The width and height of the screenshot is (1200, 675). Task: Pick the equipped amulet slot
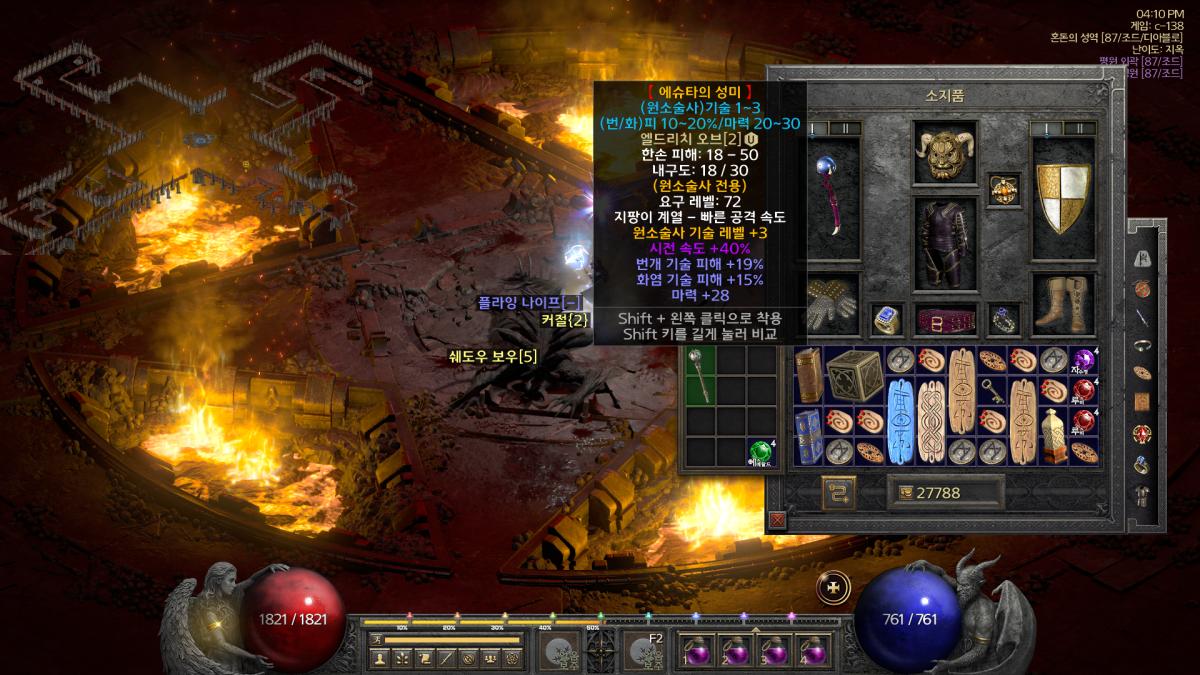coord(1003,188)
